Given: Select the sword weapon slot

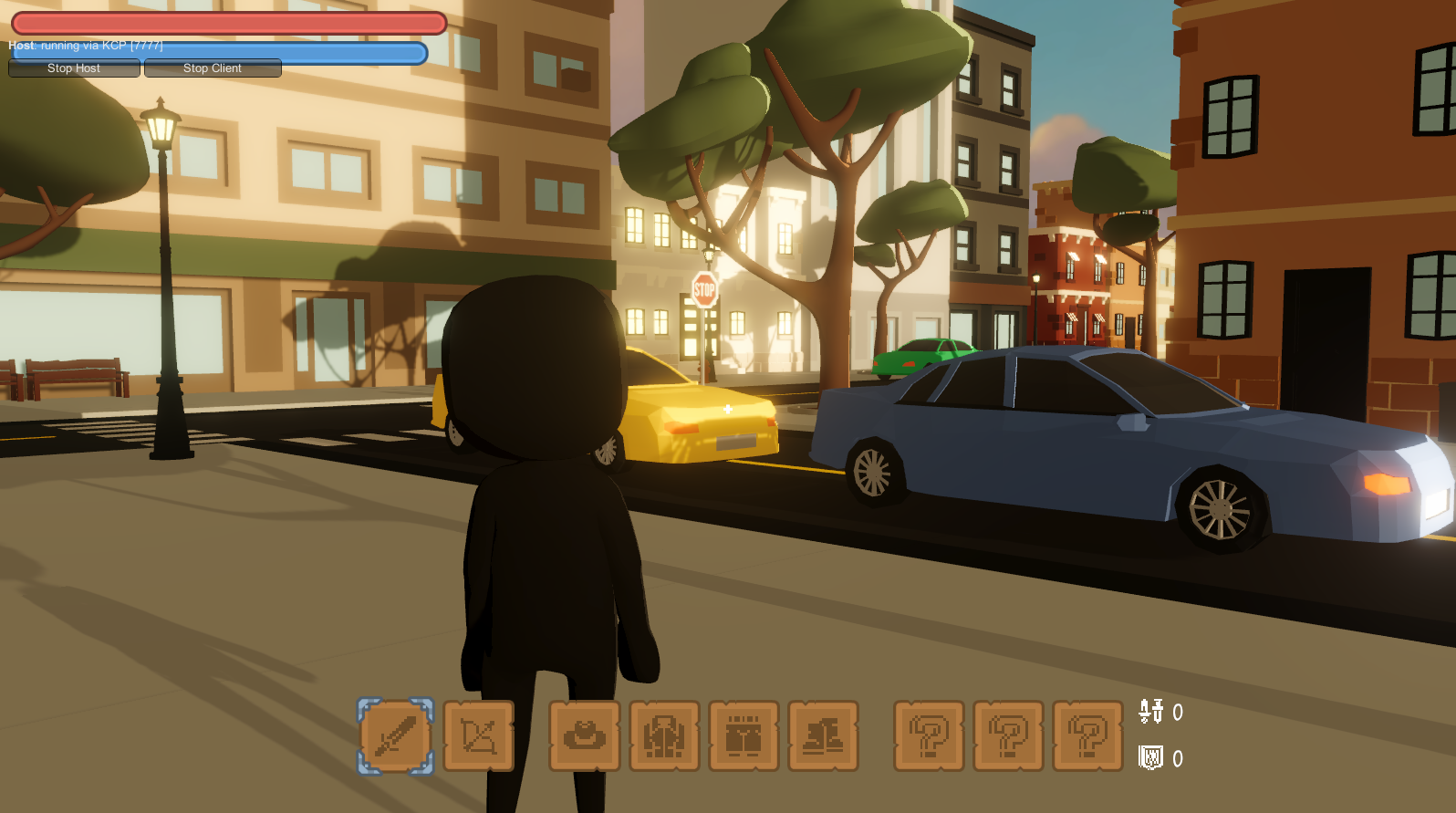Looking at the screenshot, I should coord(395,735).
